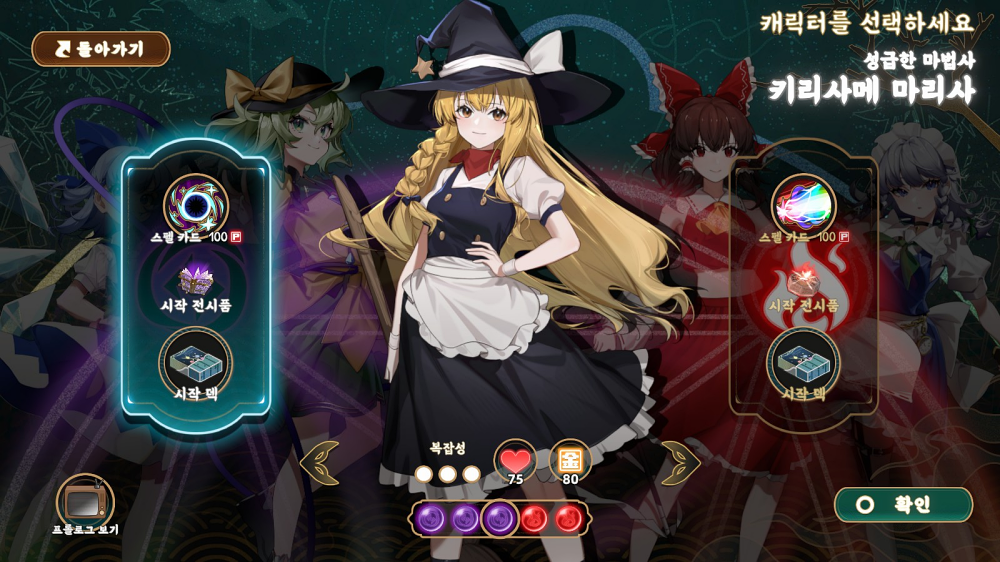View the starting deck in the cyan glowing panel
This screenshot has height=562, width=1000.
click(196, 361)
